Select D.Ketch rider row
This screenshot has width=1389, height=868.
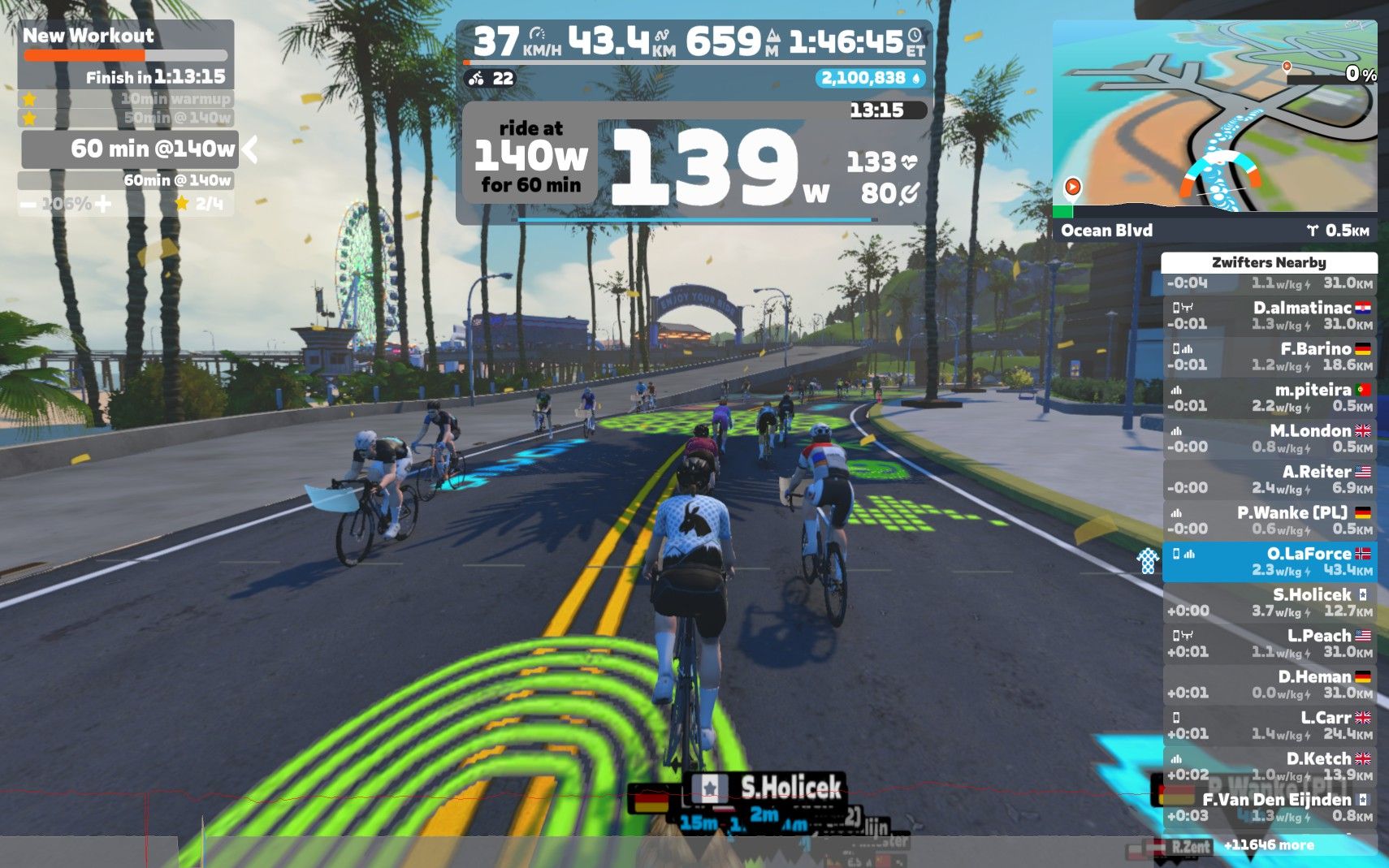point(1270,767)
